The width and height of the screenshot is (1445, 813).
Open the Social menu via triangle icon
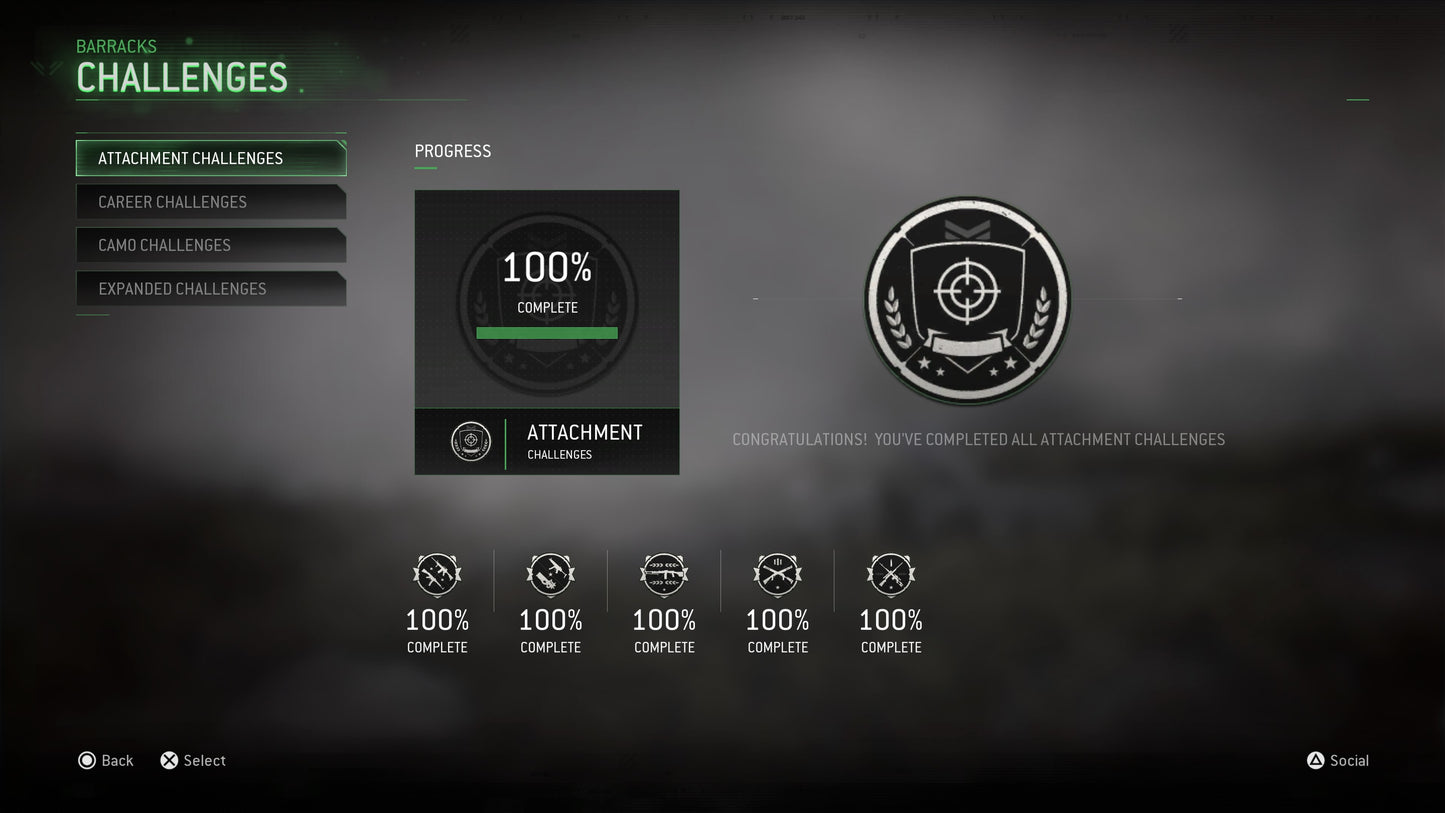(x=1315, y=760)
